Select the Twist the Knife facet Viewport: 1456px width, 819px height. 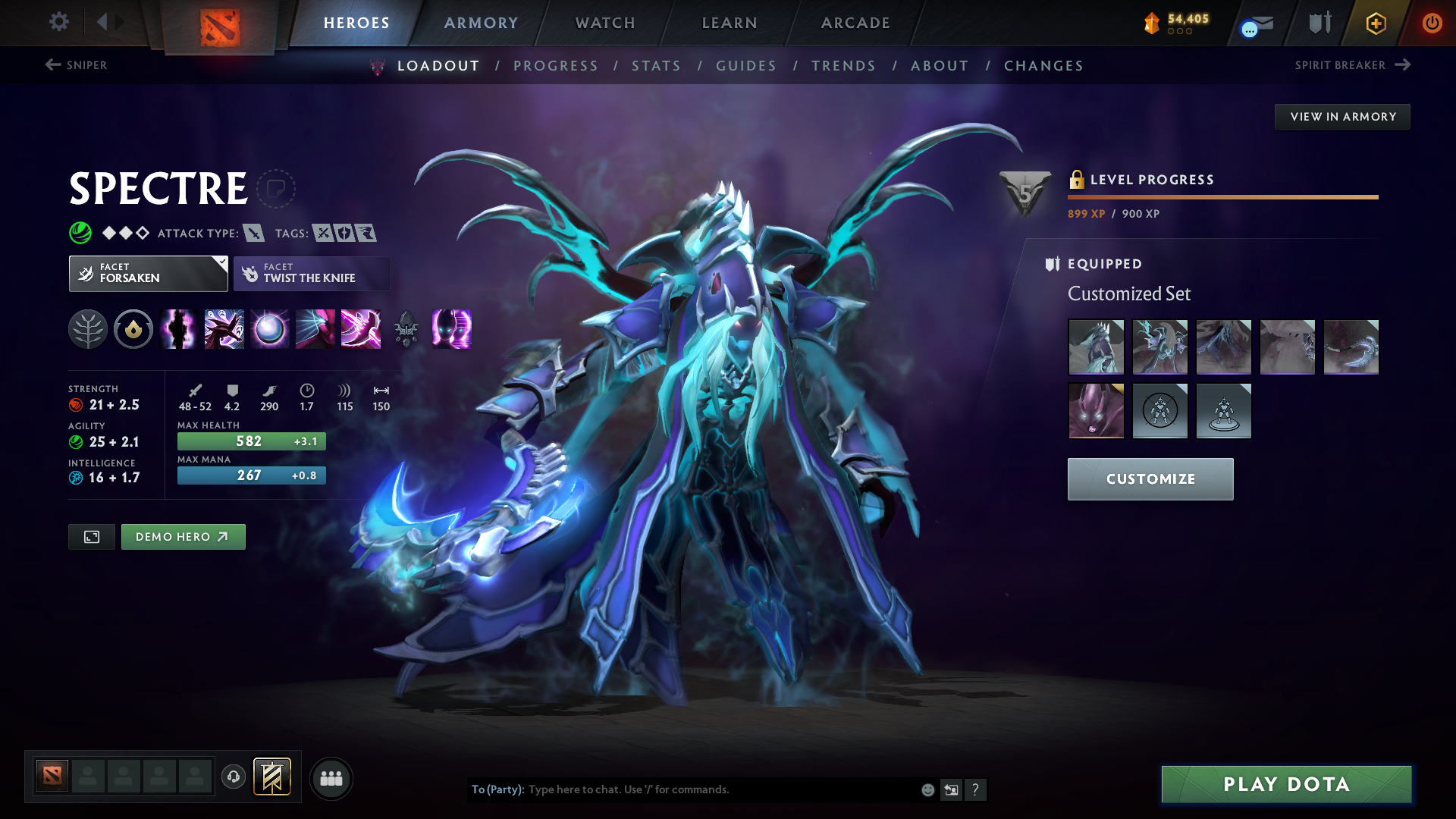point(312,273)
